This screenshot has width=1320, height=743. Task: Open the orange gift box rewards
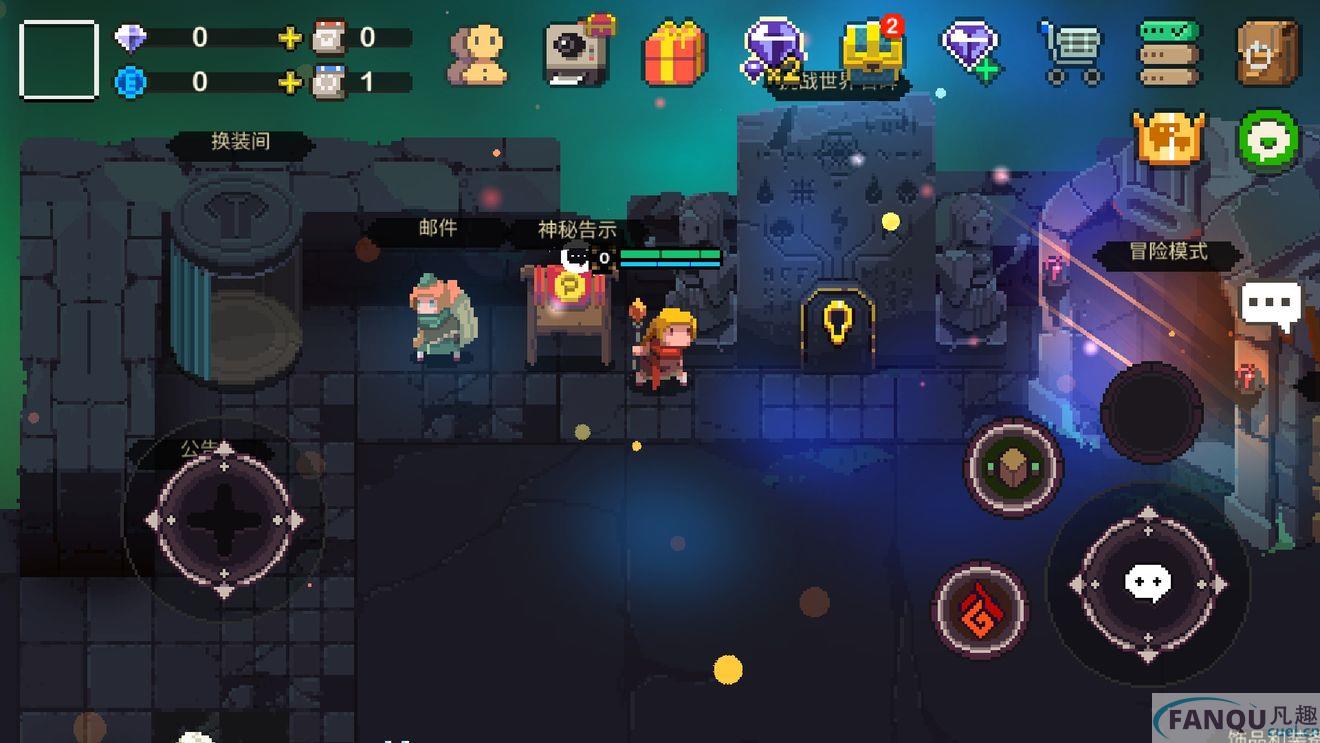[x=675, y=52]
